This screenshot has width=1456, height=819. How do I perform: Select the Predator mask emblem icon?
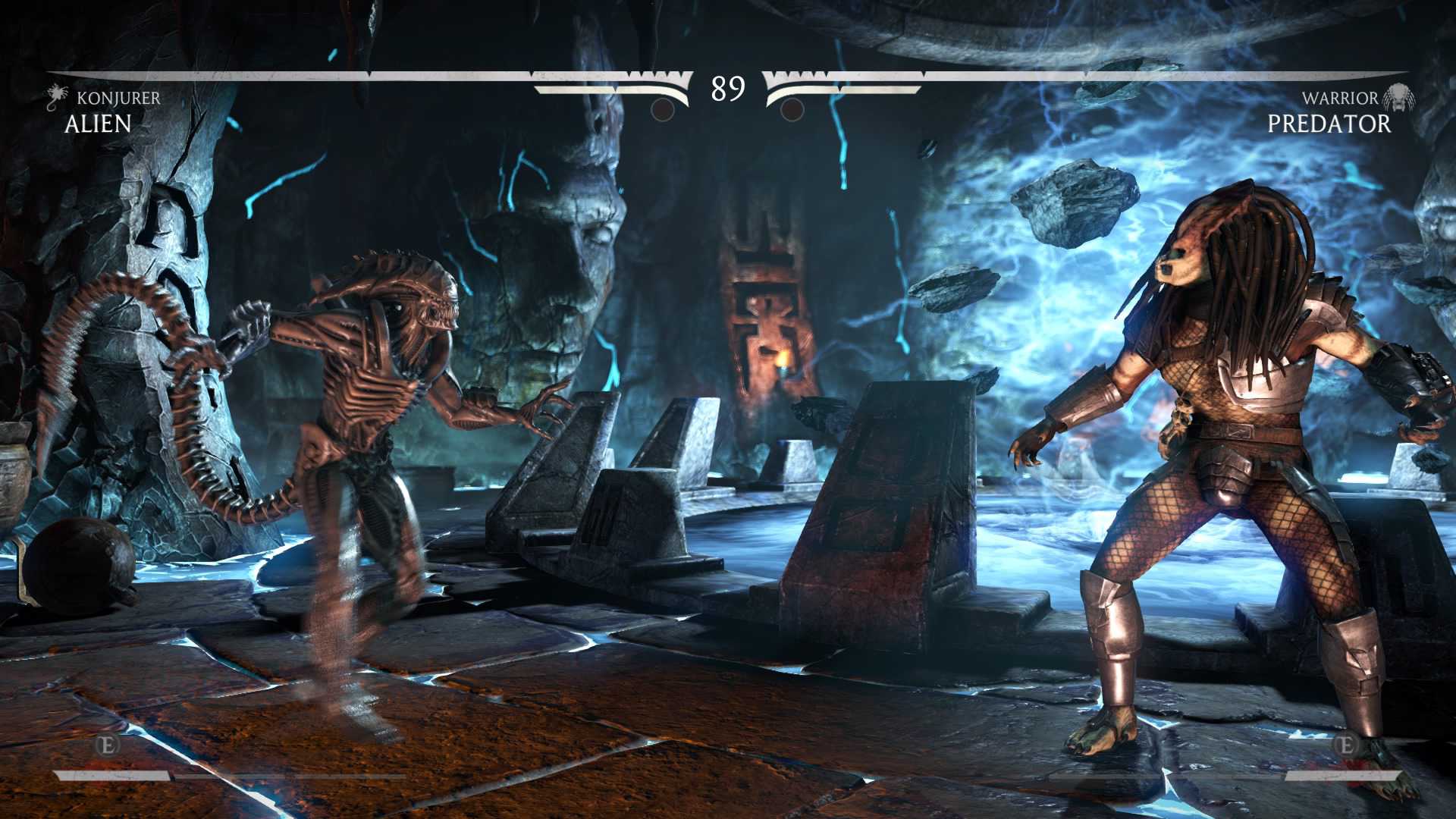point(1398,98)
